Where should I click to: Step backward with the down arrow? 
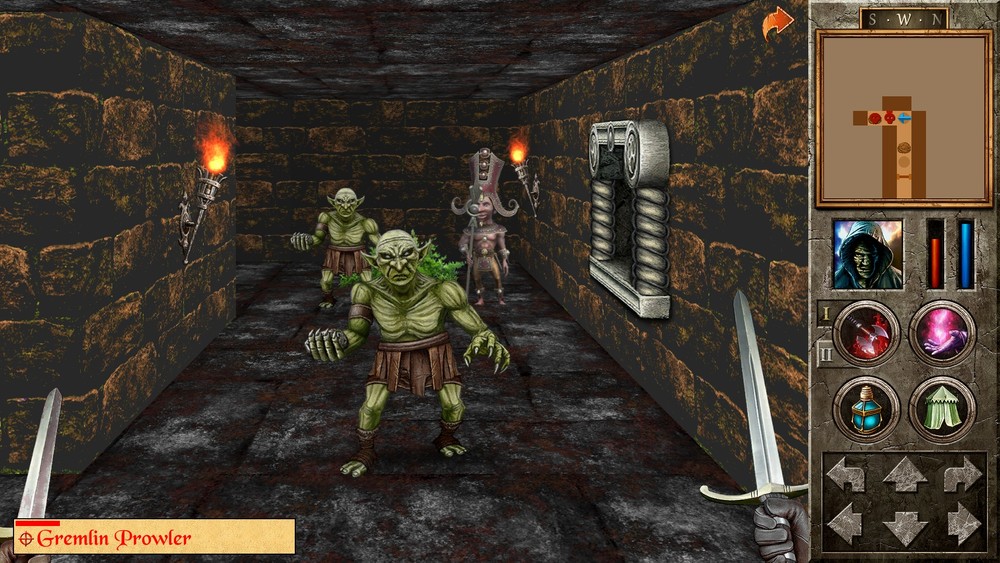click(x=904, y=526)
